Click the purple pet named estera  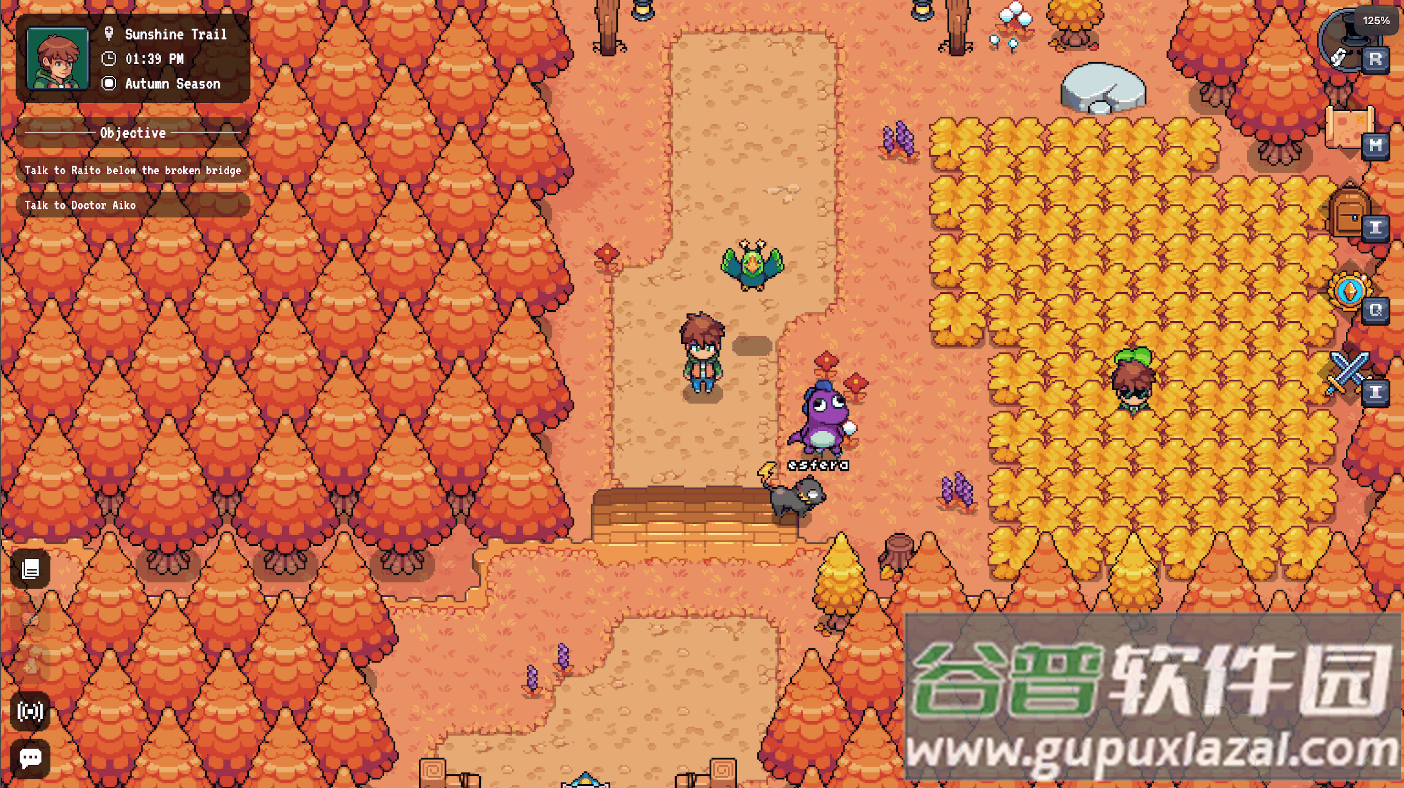823,420
